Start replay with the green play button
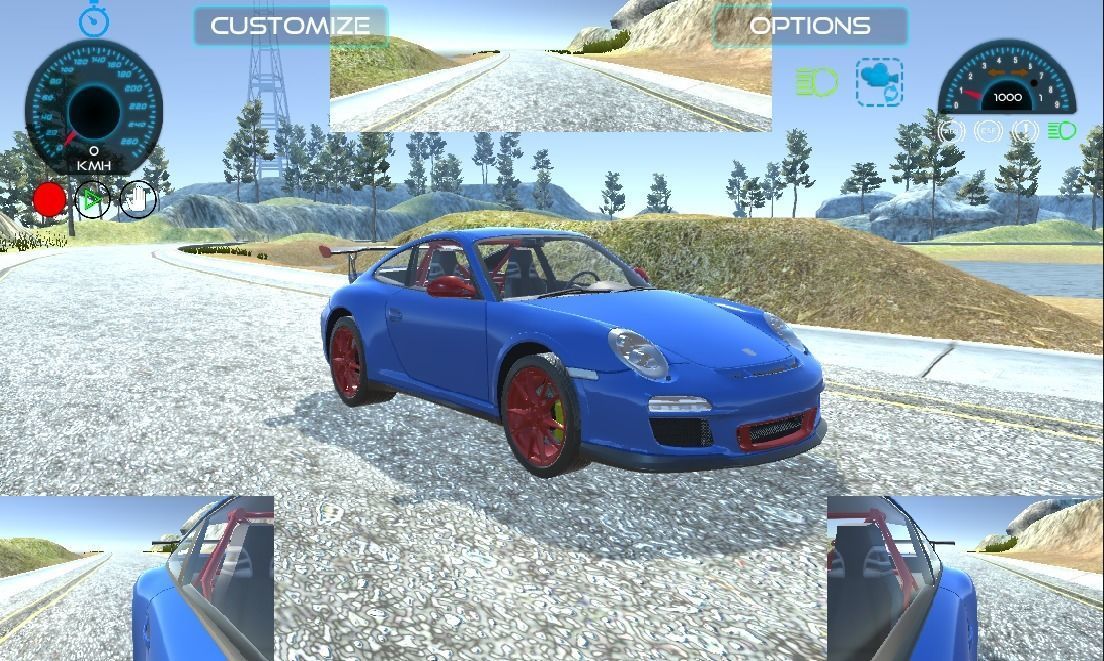 (x=93, y=200)
